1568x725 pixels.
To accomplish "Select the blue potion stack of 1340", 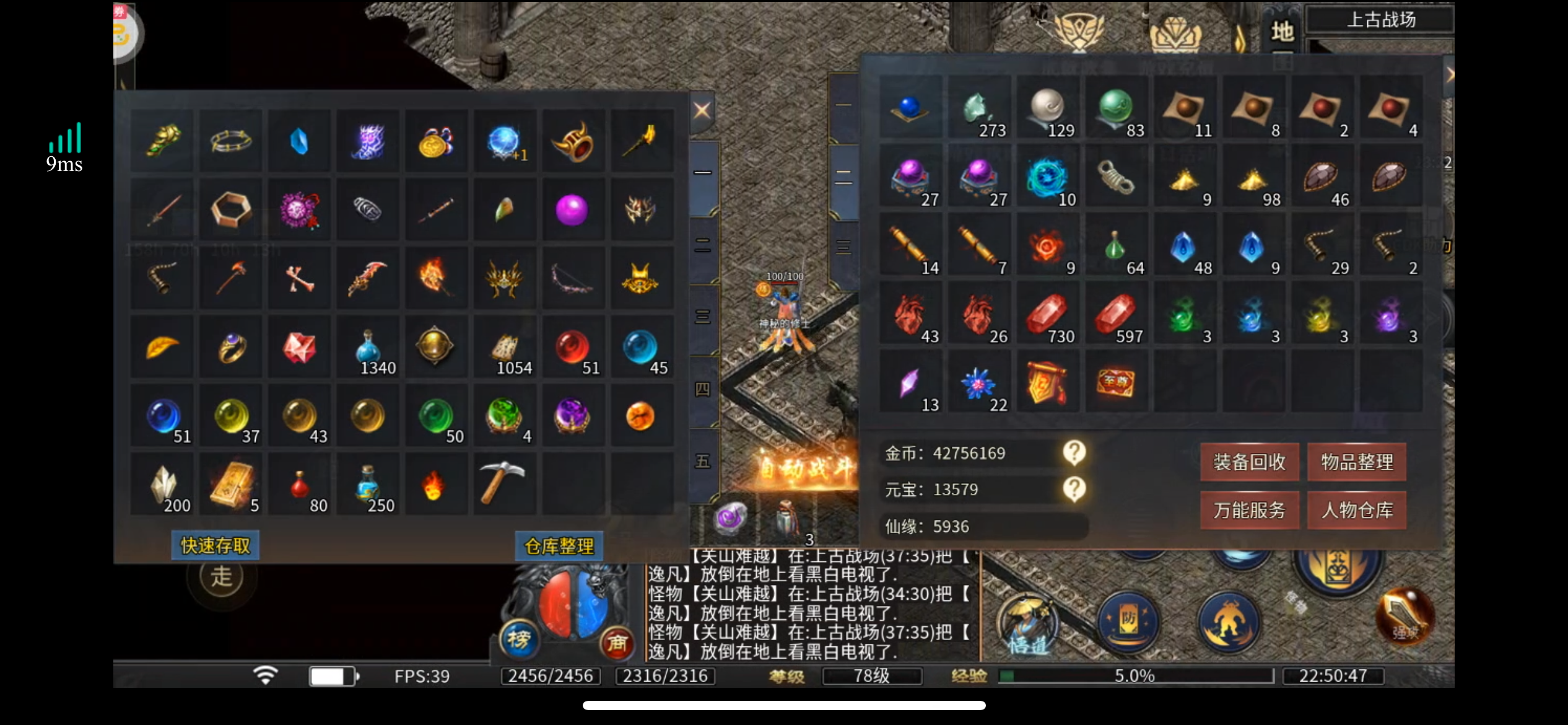I will (368, 347).
